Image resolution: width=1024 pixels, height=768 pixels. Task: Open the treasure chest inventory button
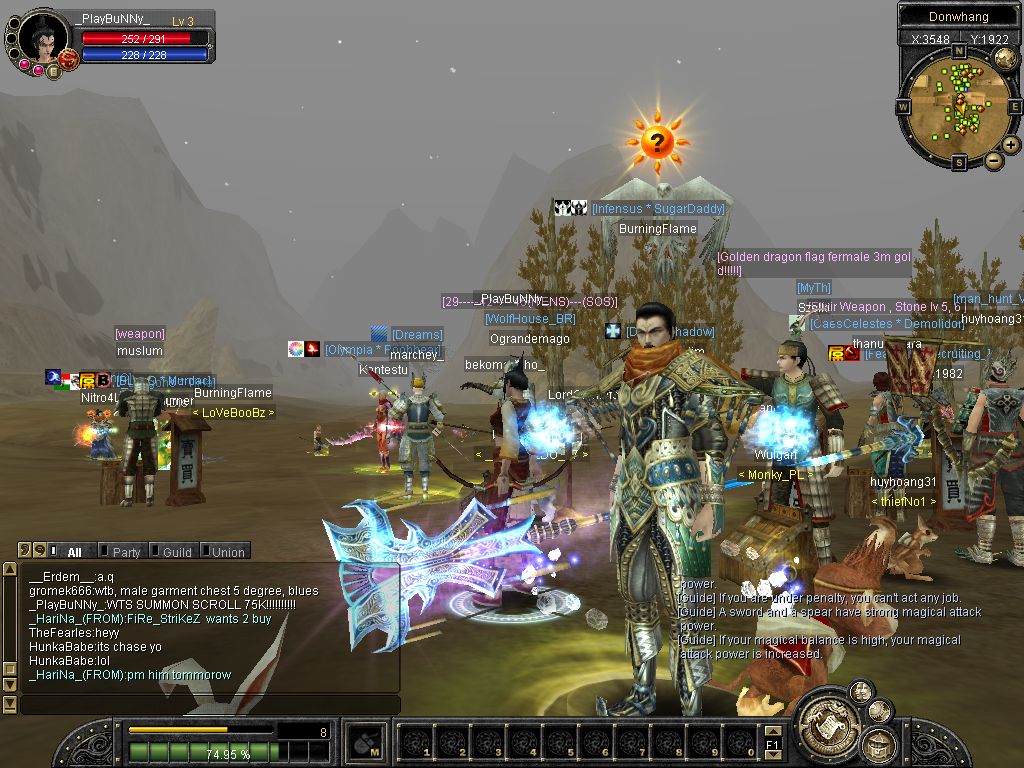click(x=879, y=745)
